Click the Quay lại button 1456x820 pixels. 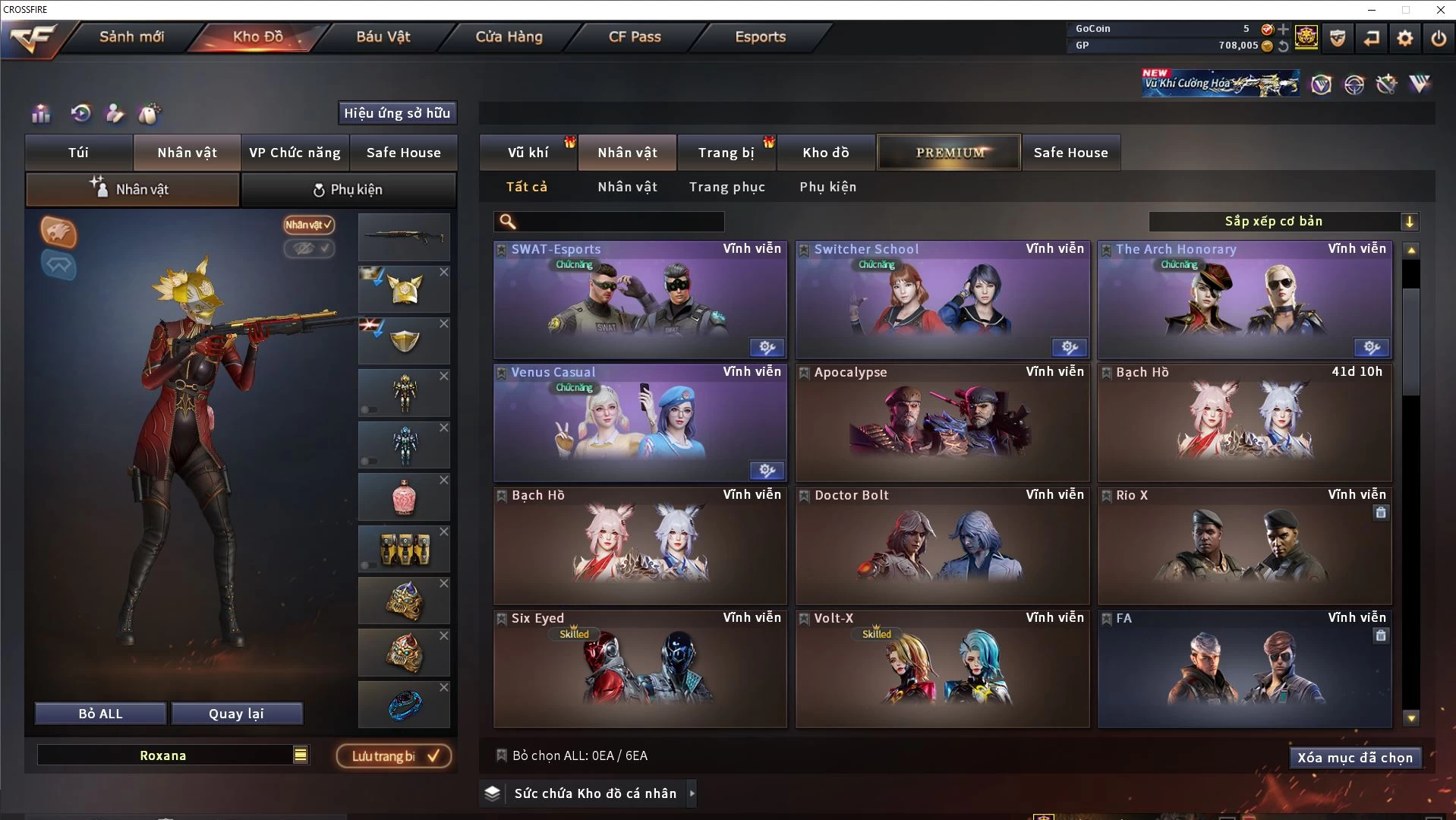[236, 714]
